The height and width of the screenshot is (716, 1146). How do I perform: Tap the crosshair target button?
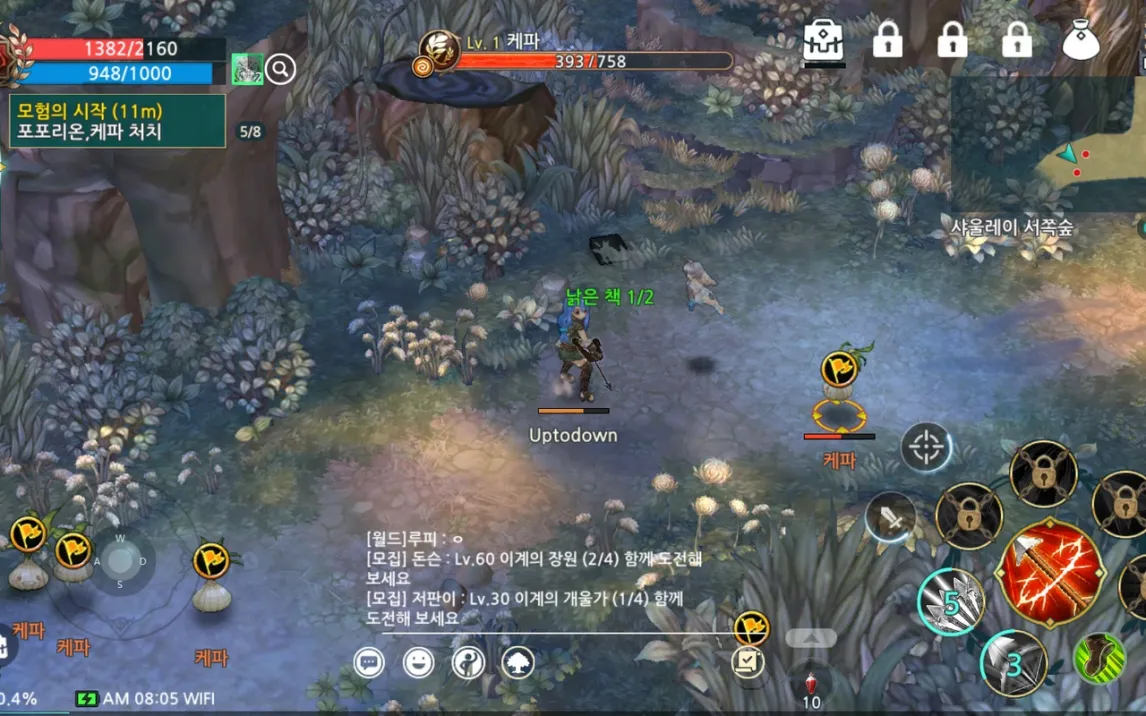(926, 447)
